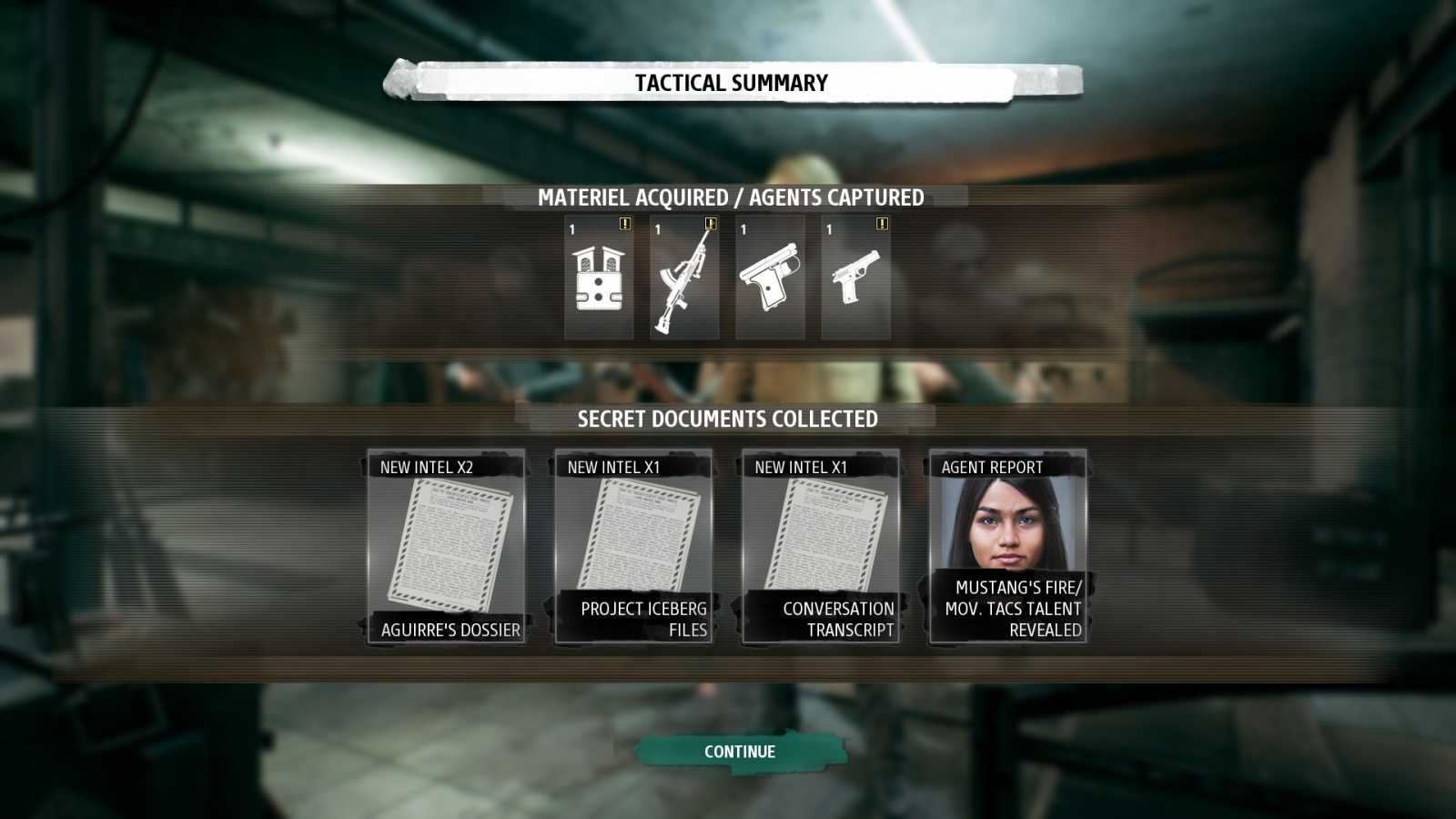Select the ammo pouch vest item slot
Viewport: 1456px width, 819px height.
pyautogui.click(x=599, y=278)
